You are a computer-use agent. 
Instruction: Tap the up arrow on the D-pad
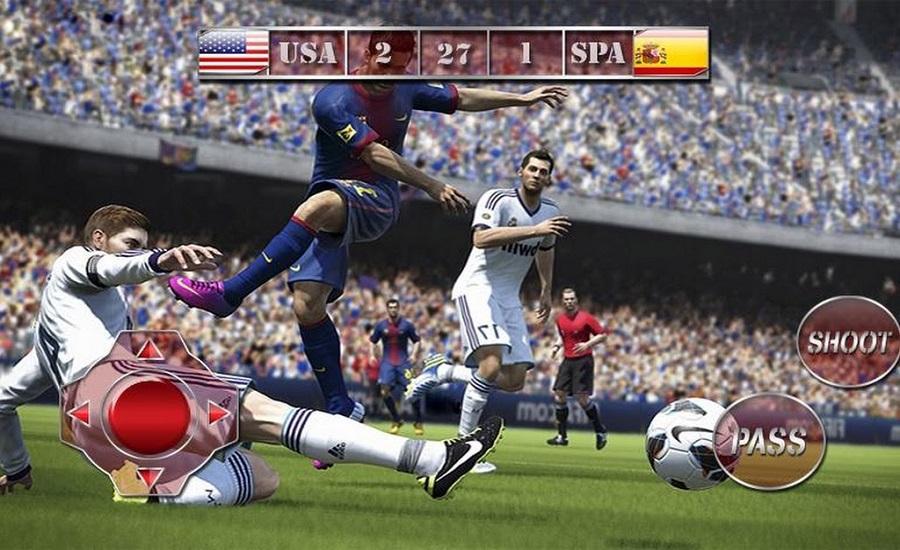(150, 349)
